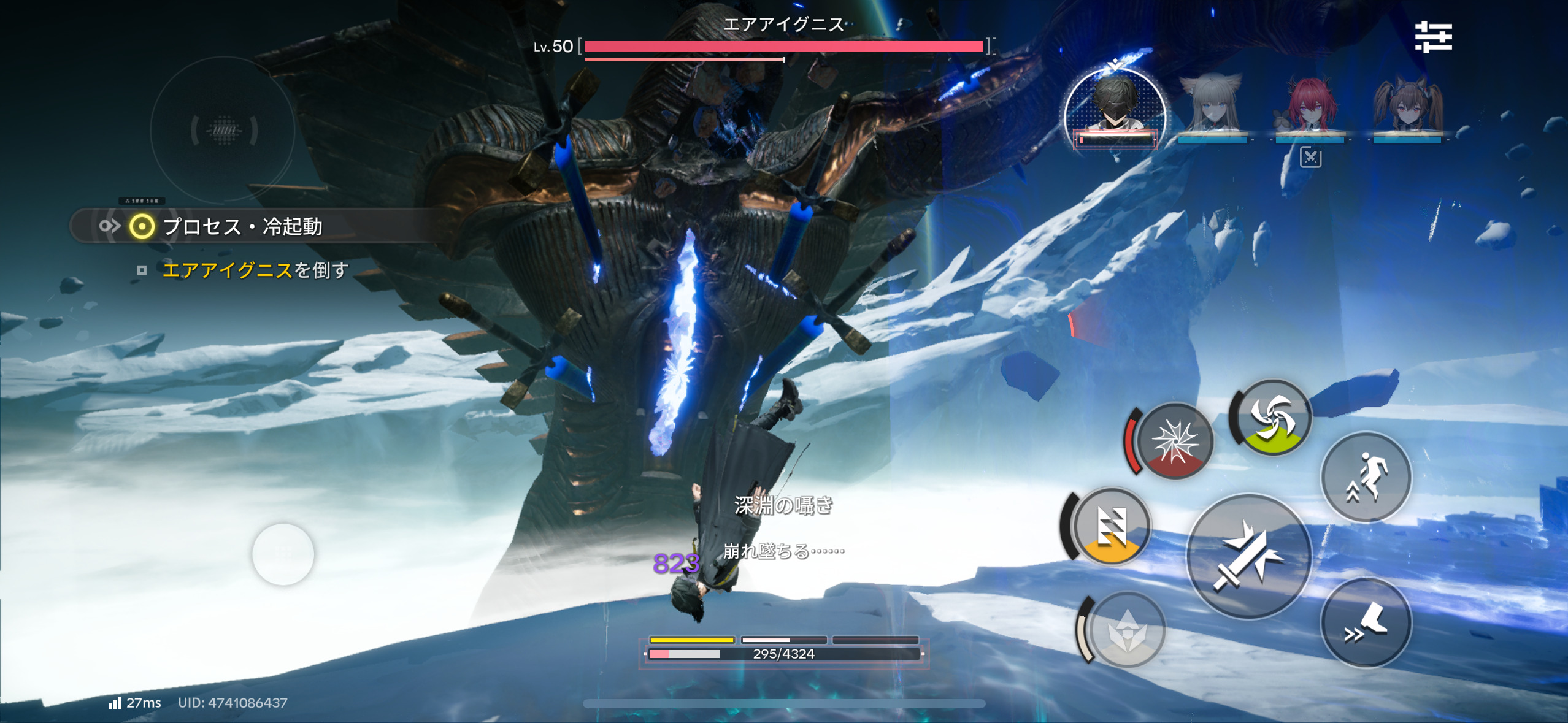Tap the dash boot button

(x=1366, y=622)
